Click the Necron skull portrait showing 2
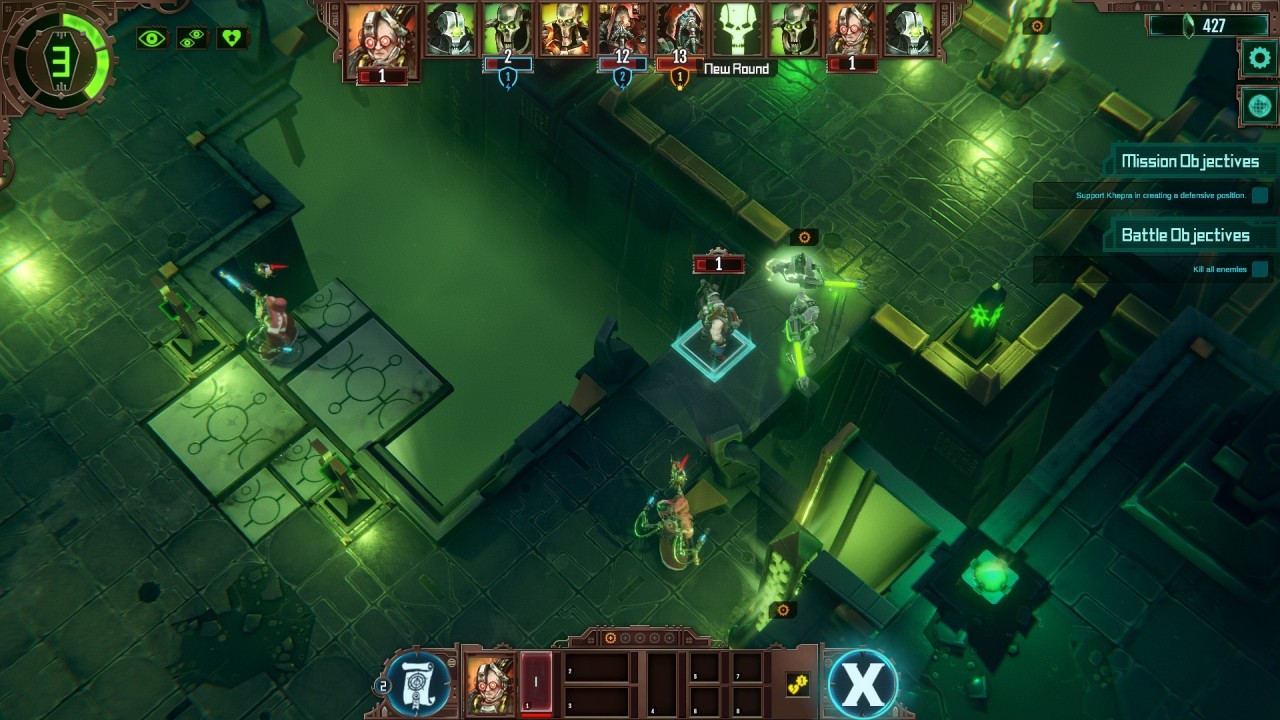Viewport: 1280px width, 720px height. [x=508, y=29]
